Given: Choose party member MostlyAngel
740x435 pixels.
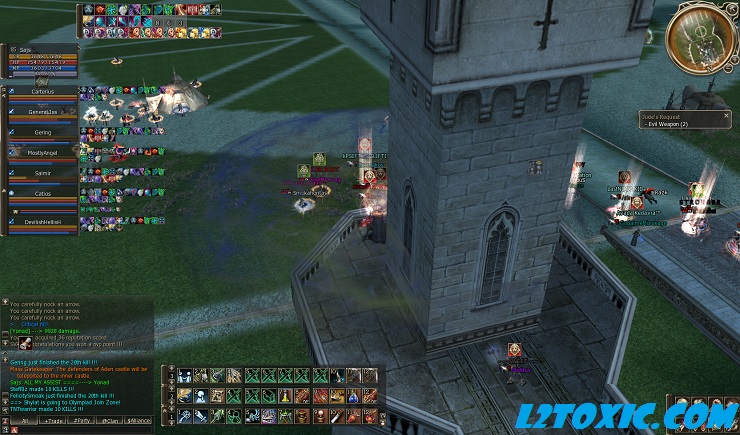Looking at the screenshot, I should (42, 152).
